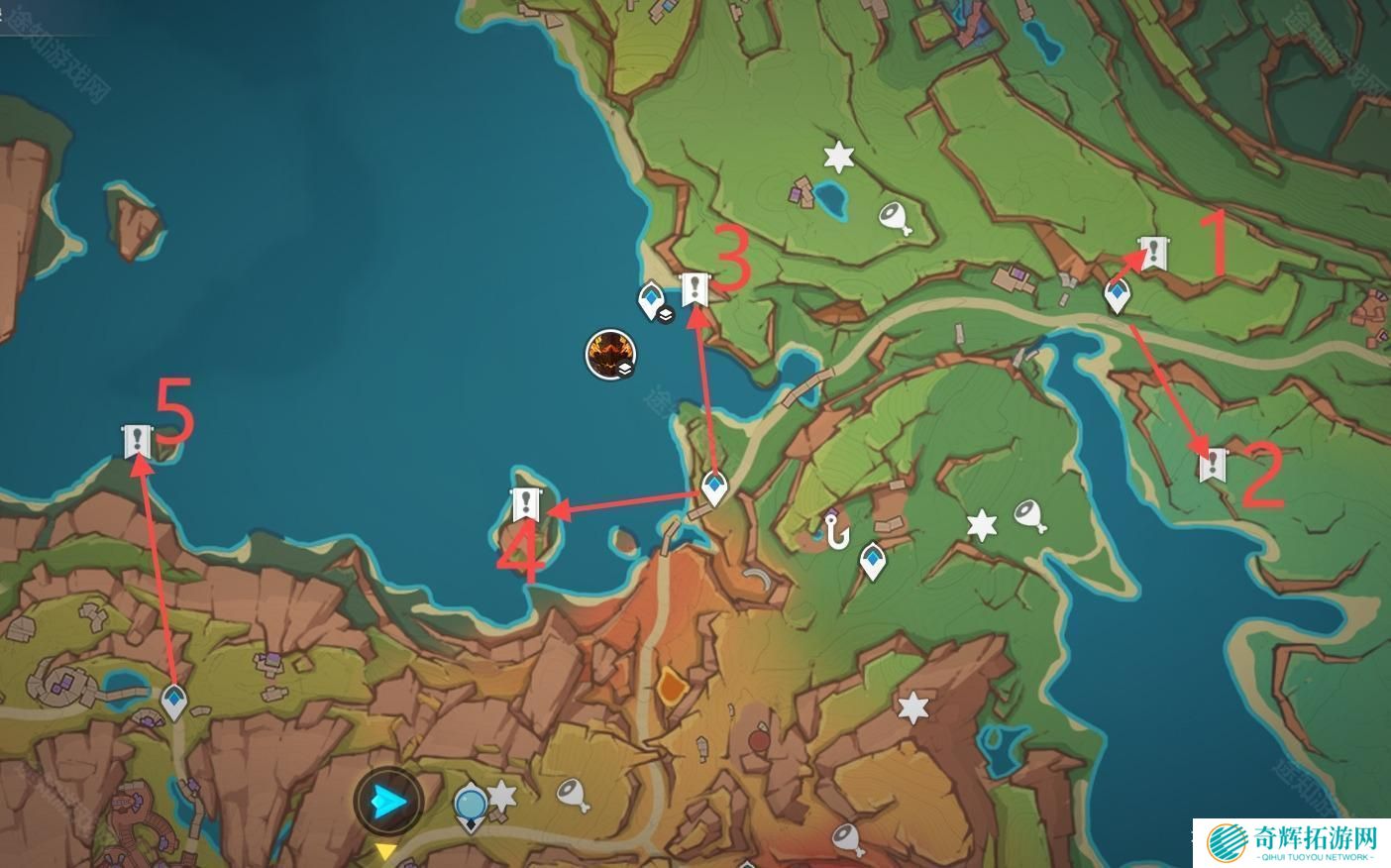
Task: Choose the waypoint where arrows 3 and 4 start
Action: click(x=714, y=488)
